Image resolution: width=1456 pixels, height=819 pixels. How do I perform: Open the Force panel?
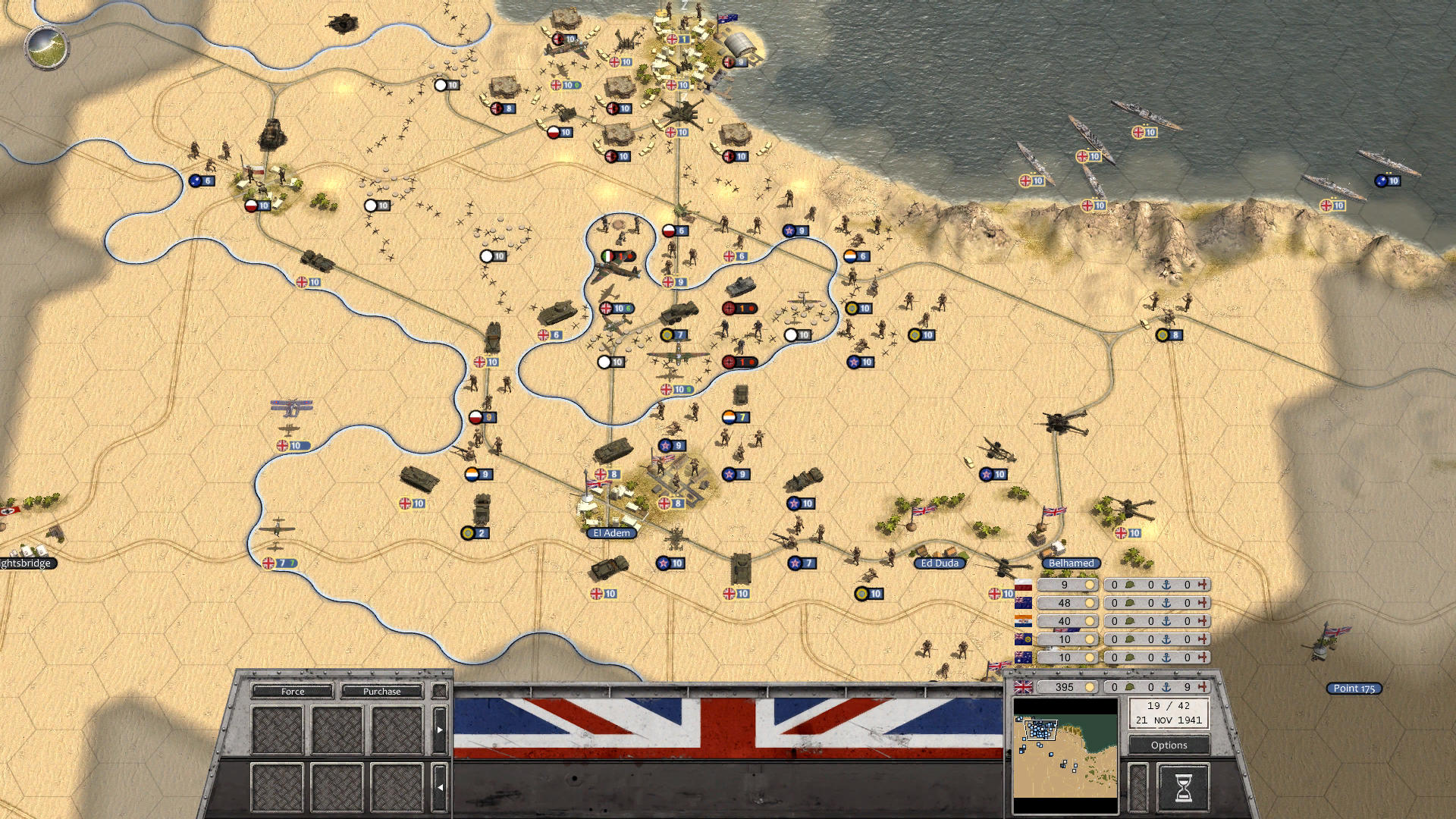(293, 692)
